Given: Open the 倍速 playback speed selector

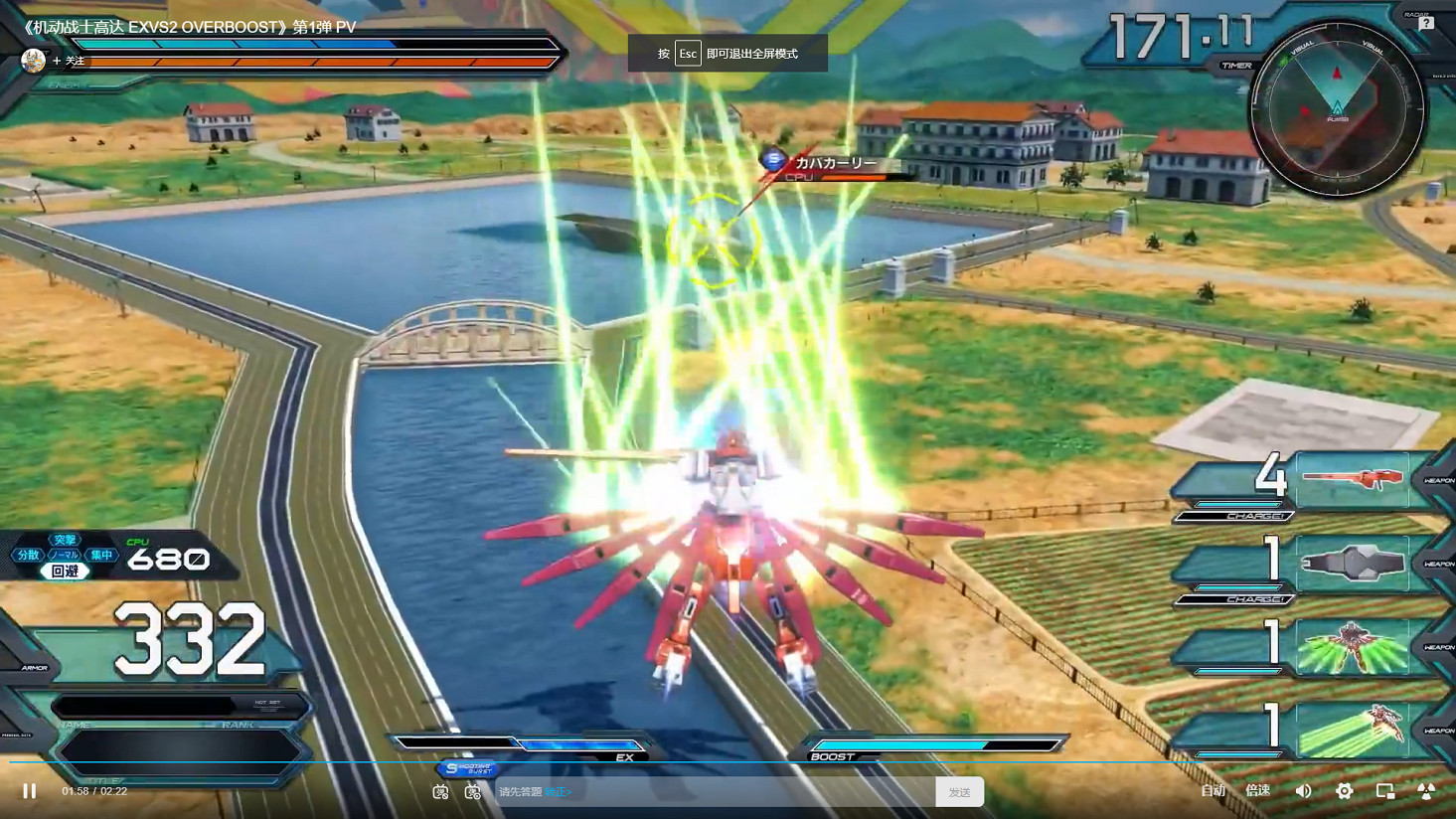Looking at the screenshot, I should pos(1256,790).
